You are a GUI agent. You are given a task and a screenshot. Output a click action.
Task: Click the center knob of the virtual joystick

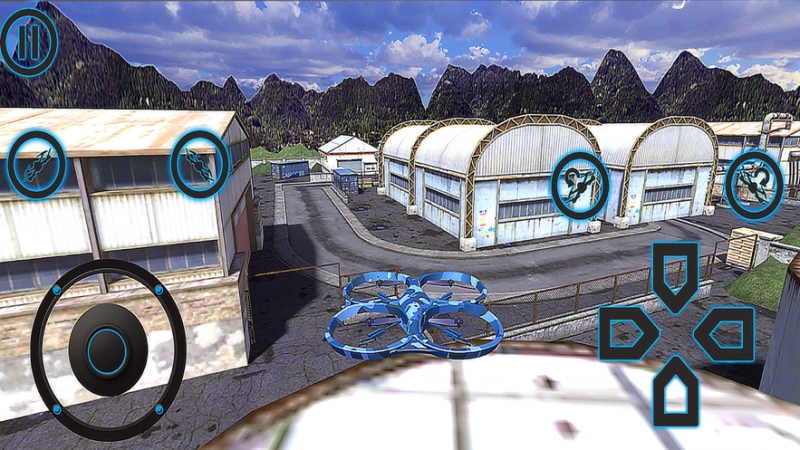point(107,350)
